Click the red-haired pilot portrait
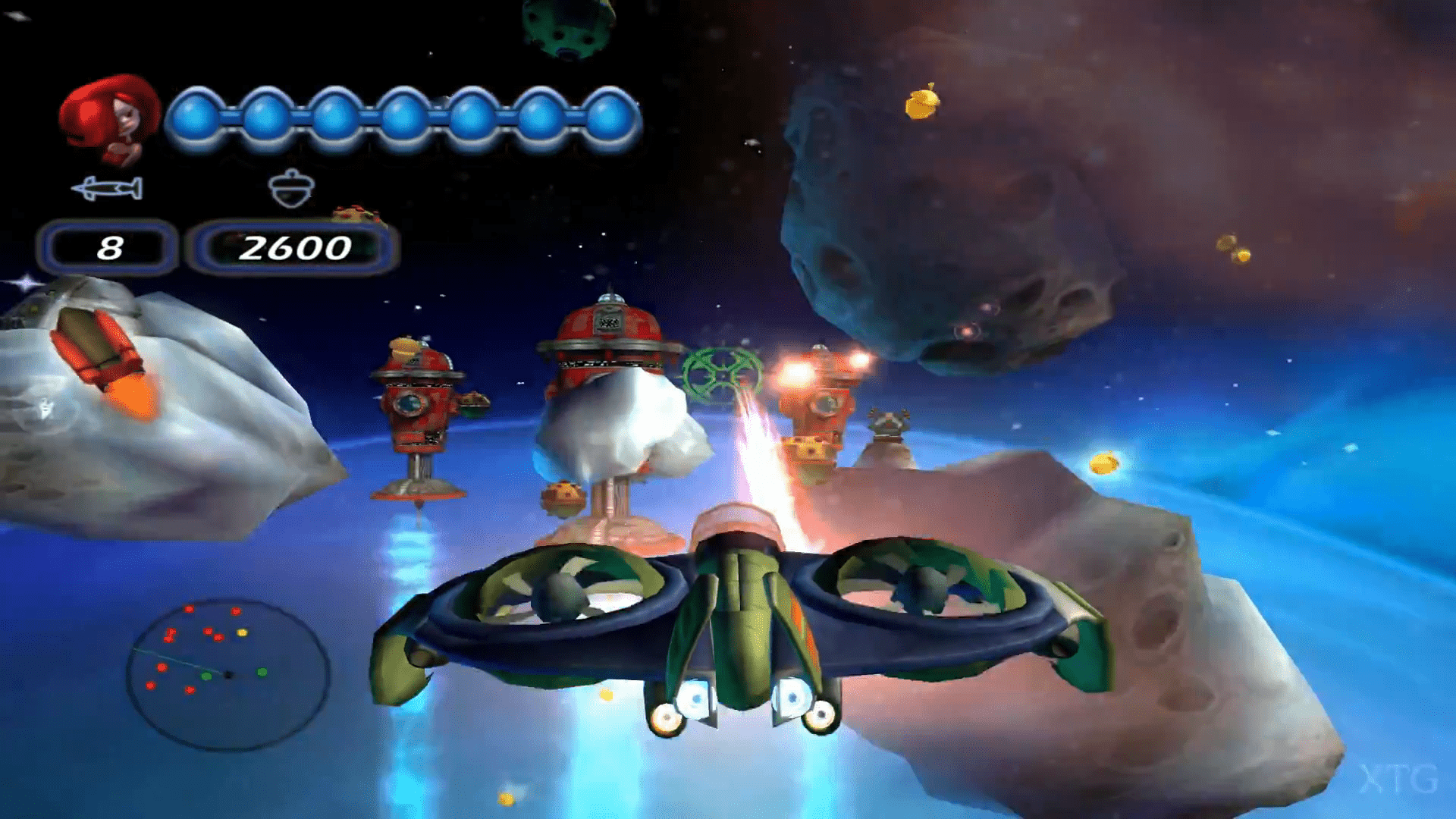Viewport: 1456px width, 819px height. 110,119
